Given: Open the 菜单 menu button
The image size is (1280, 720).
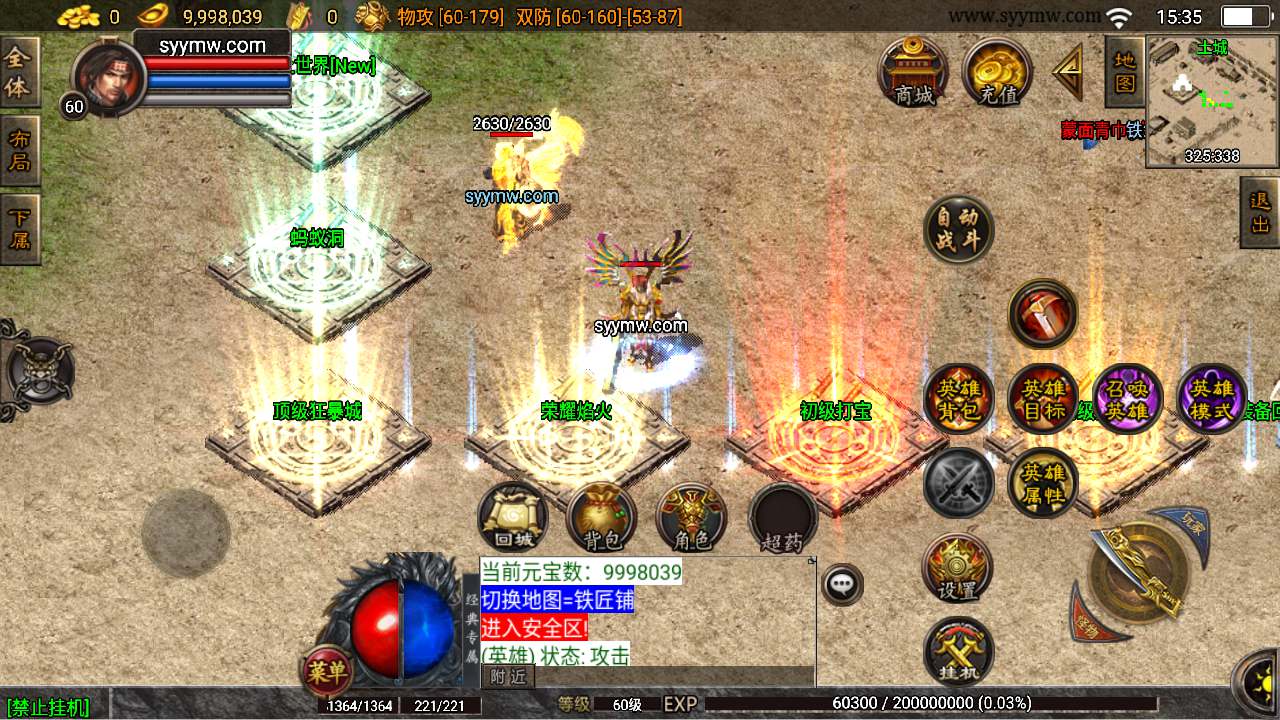Looking at the screenshot, I should (326, 672).
